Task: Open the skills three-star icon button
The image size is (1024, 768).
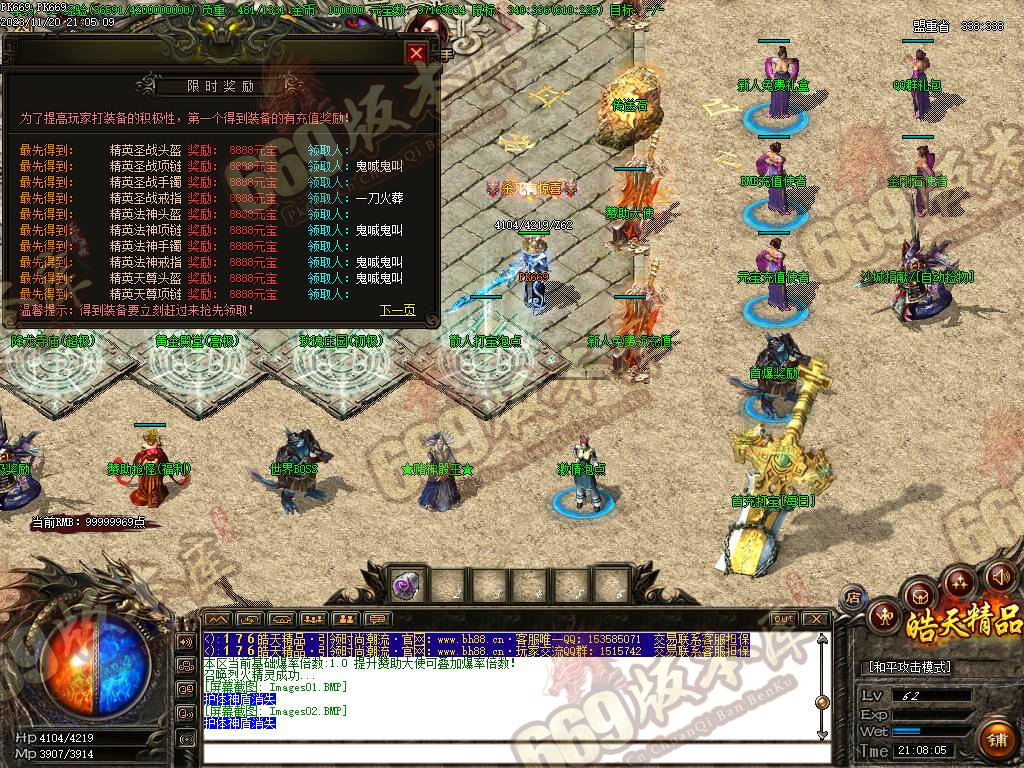Action: 959,581
